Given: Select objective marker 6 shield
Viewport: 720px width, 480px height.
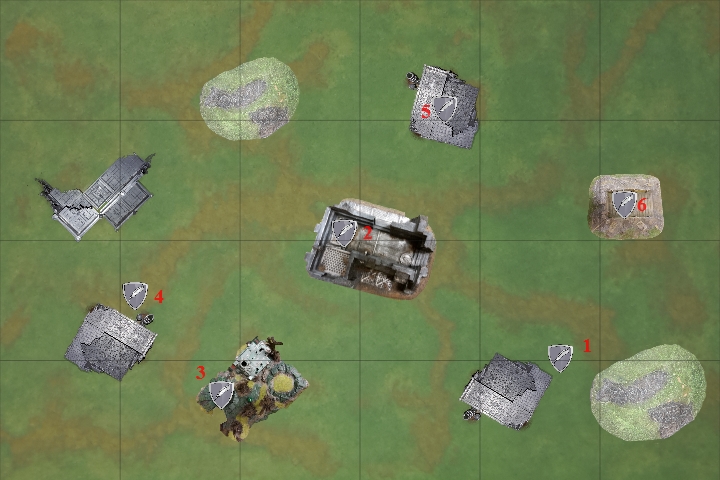Looking at the screenshot, I should coord(625,204).
